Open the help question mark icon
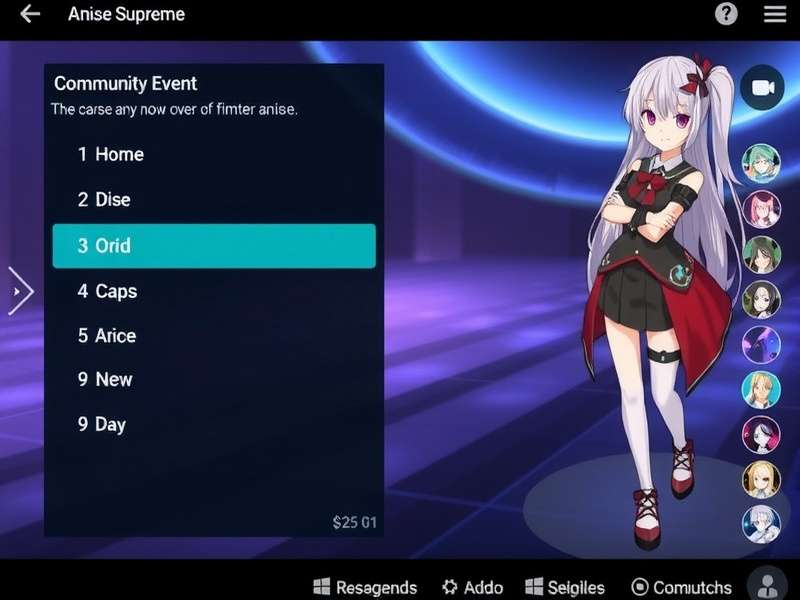Viewport: 800px width, 600px height. (726, 14)
